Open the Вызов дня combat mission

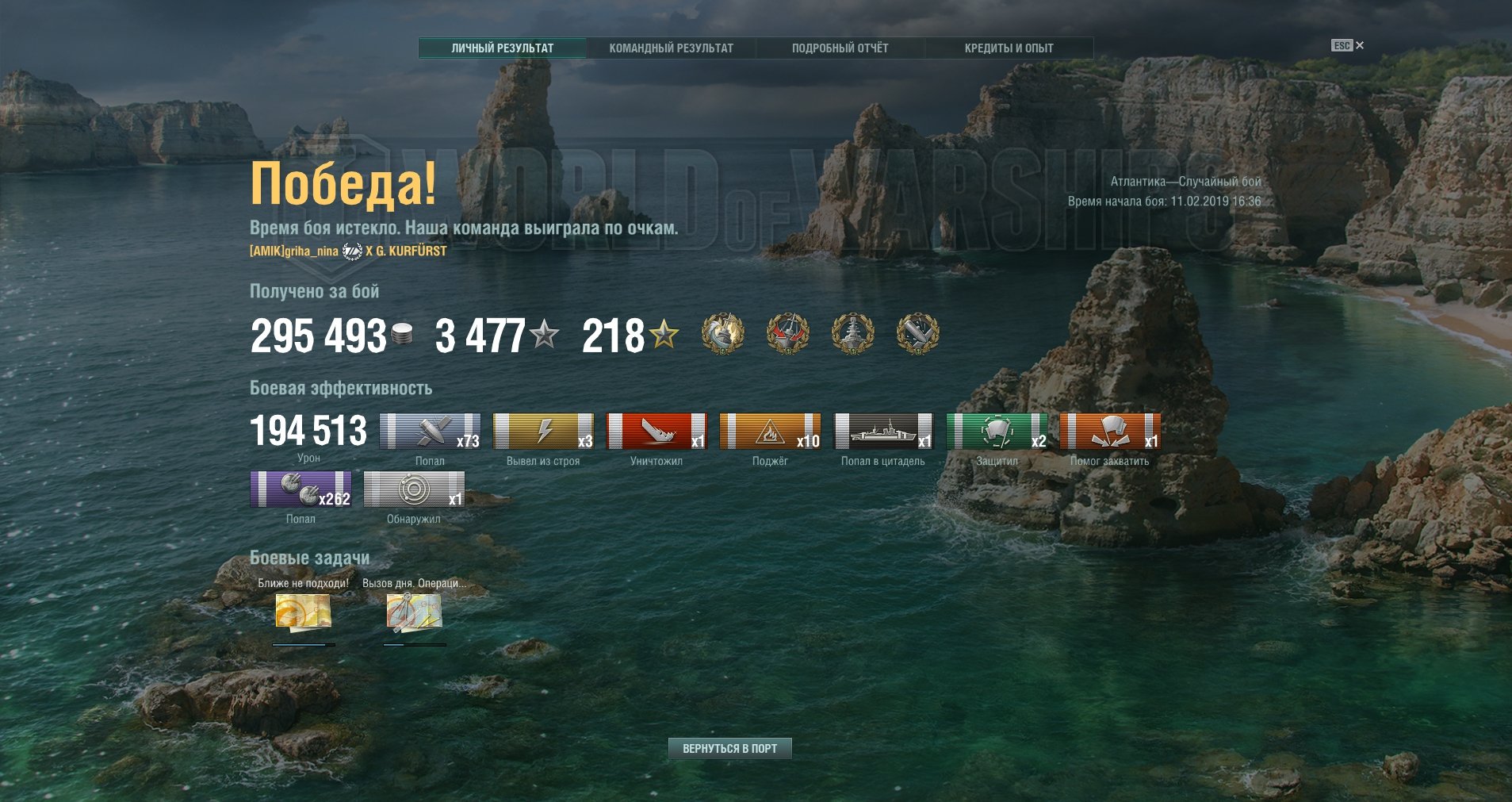pyautogui.click(x=414, y=612)
